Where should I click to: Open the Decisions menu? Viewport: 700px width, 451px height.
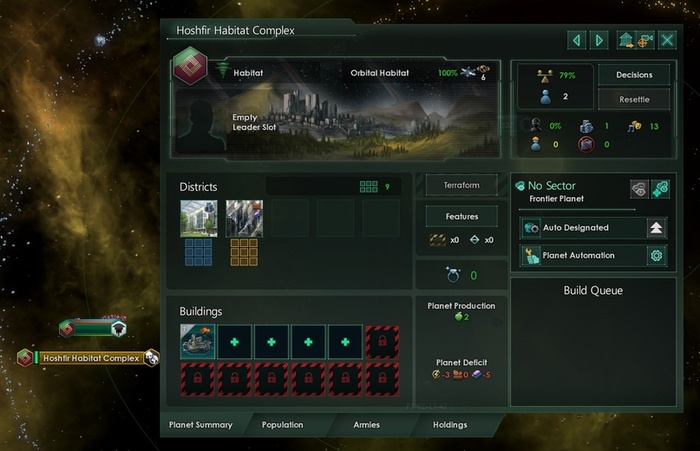tap(633, 75)
